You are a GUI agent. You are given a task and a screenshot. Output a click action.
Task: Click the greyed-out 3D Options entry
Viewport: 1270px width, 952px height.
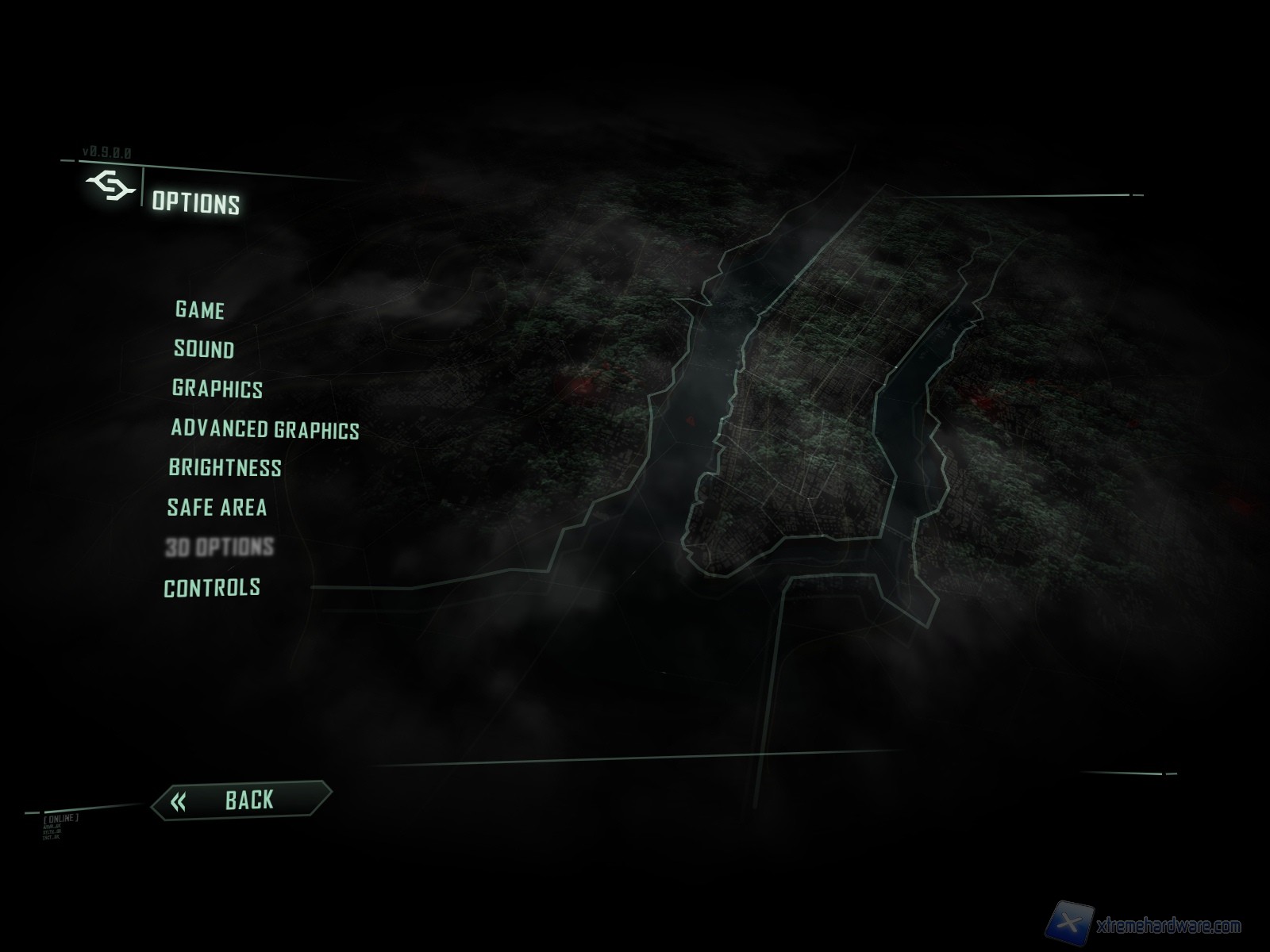(219, 547)
